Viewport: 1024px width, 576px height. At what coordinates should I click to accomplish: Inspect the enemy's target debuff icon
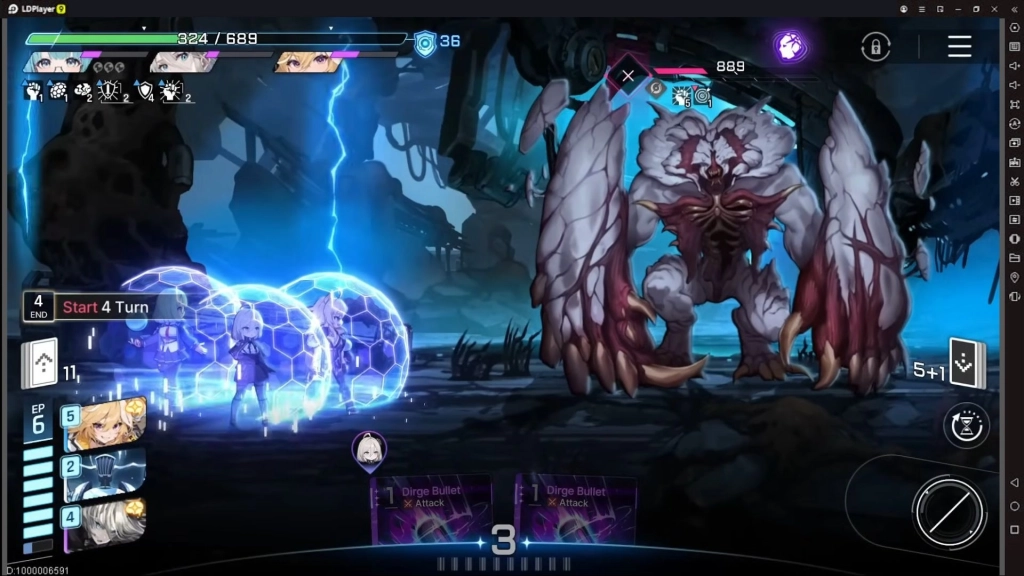pyautogui.click(x=702, y=96)
